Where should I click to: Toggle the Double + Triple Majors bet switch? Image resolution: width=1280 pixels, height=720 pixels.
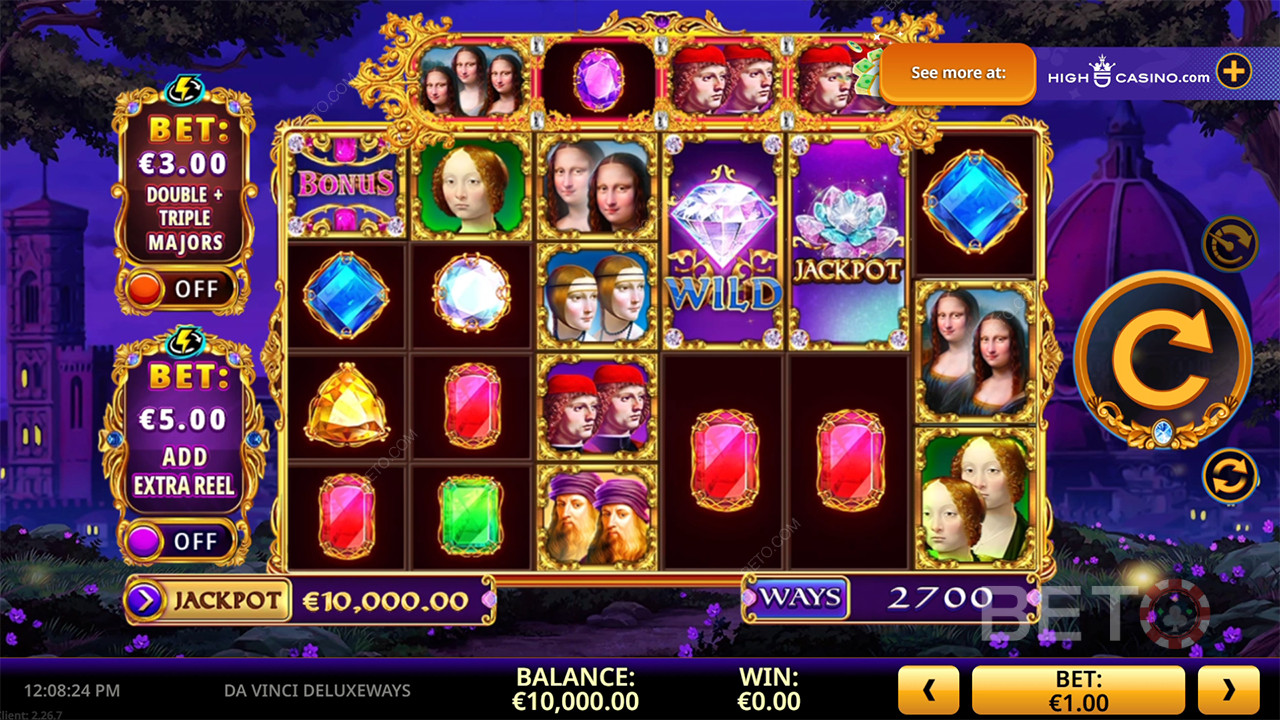pyautogui.click(x=179, y=290)
